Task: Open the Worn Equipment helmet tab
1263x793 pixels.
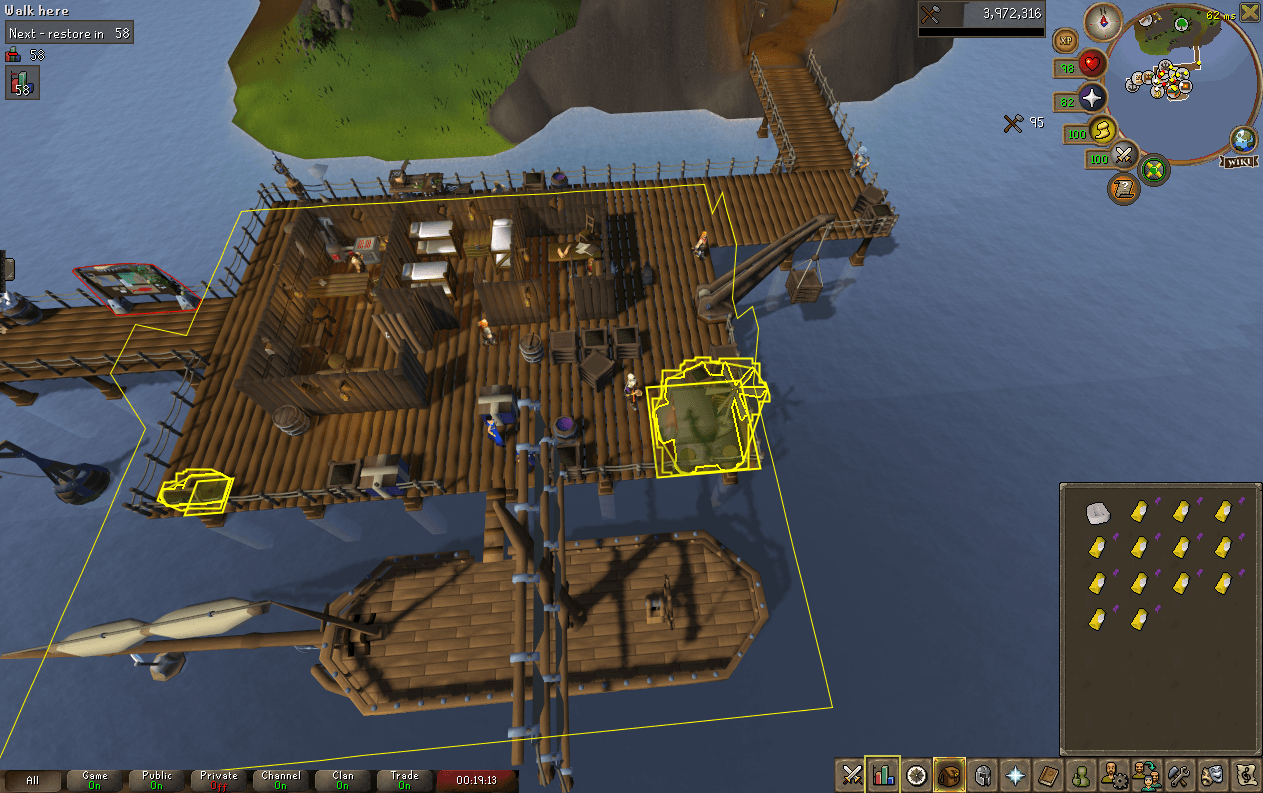Action: (x=982, y=774)
